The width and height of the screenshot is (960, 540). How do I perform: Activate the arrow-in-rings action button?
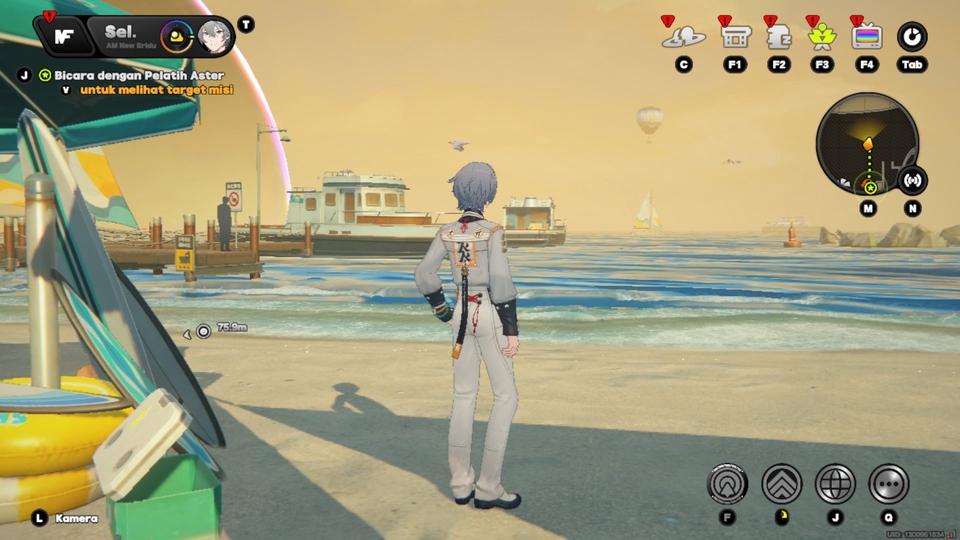point(728,484)
